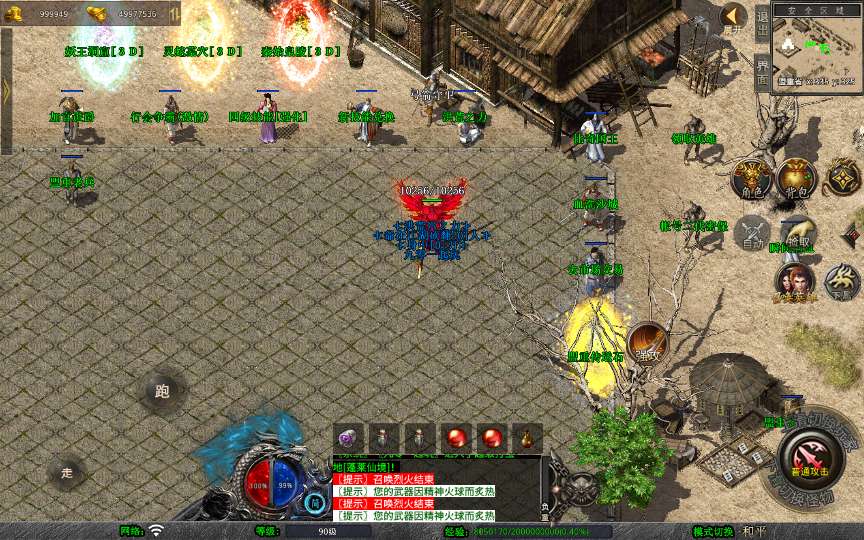Expand the left-edge side panel arrow
The image size is (864, 540).
[6, 90]
